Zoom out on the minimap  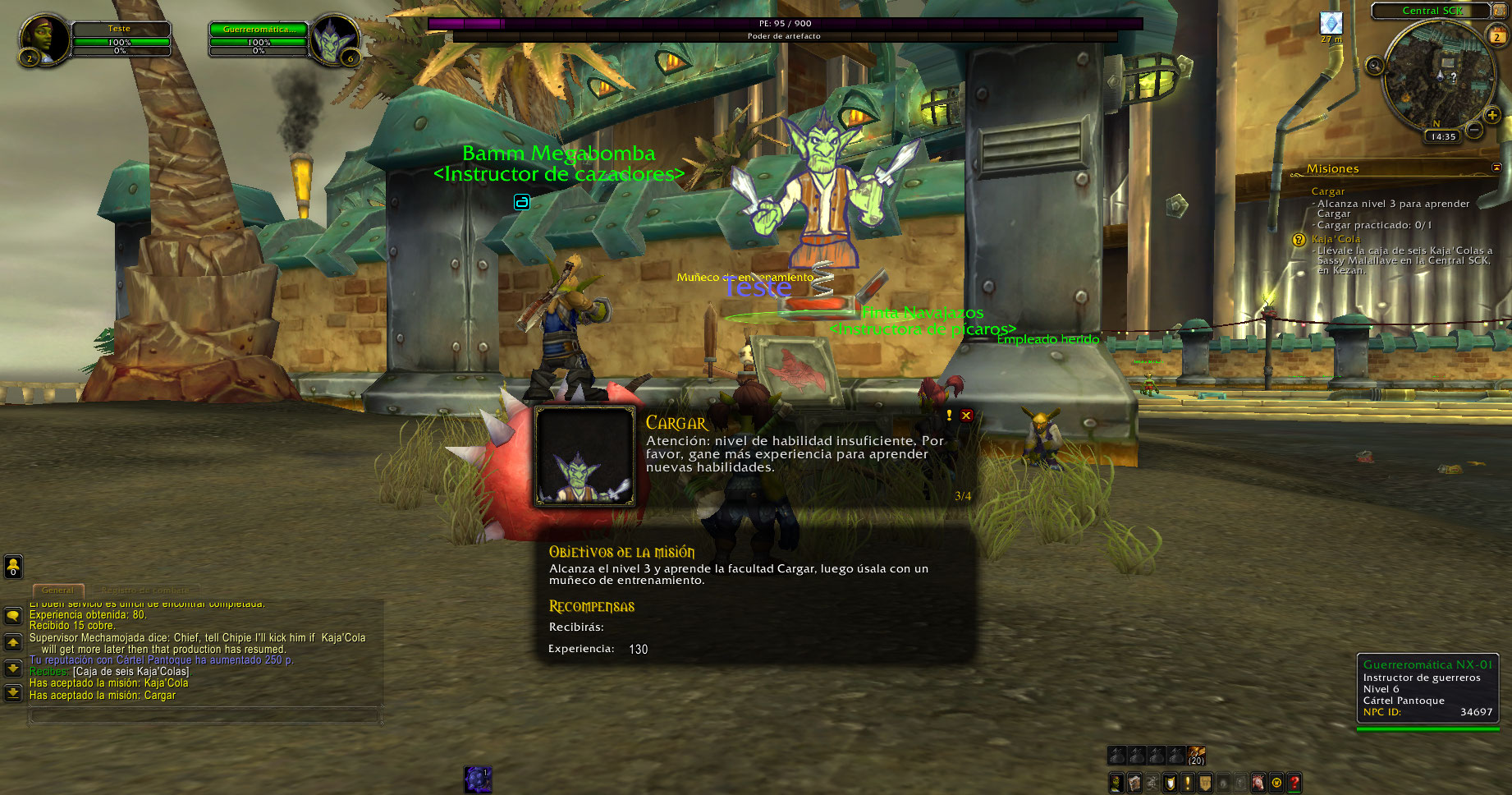pyautogui.click(x=1474, y=130)
